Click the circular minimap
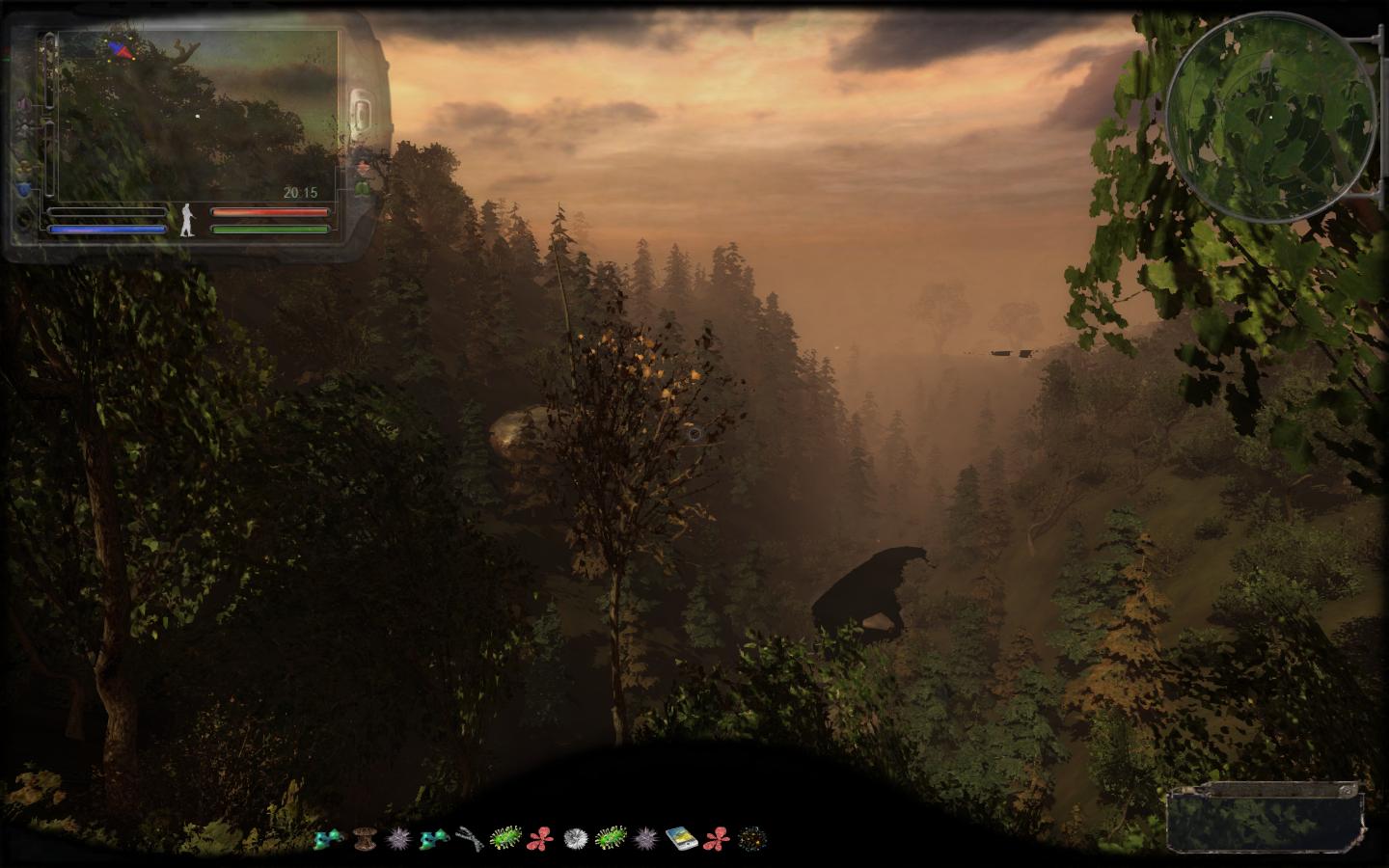The width and height of the screenshot is (1389, 868). (1272, 119)
